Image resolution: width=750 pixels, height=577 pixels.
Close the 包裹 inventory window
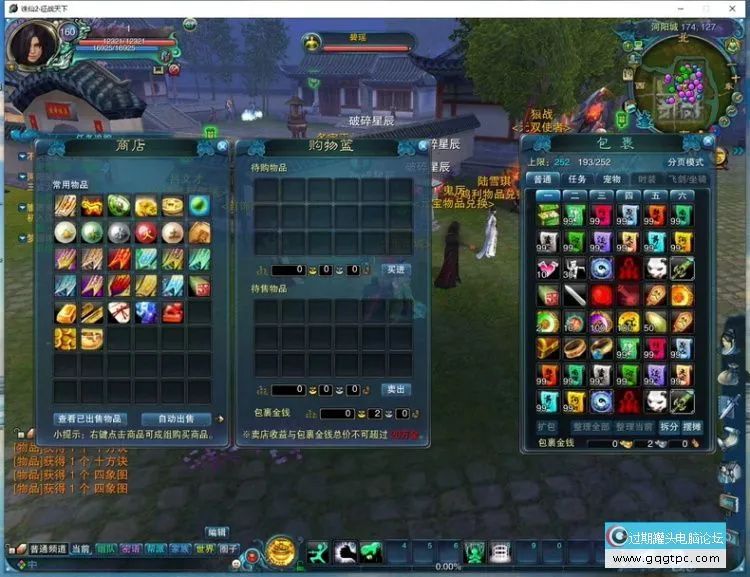coord(712,142)
